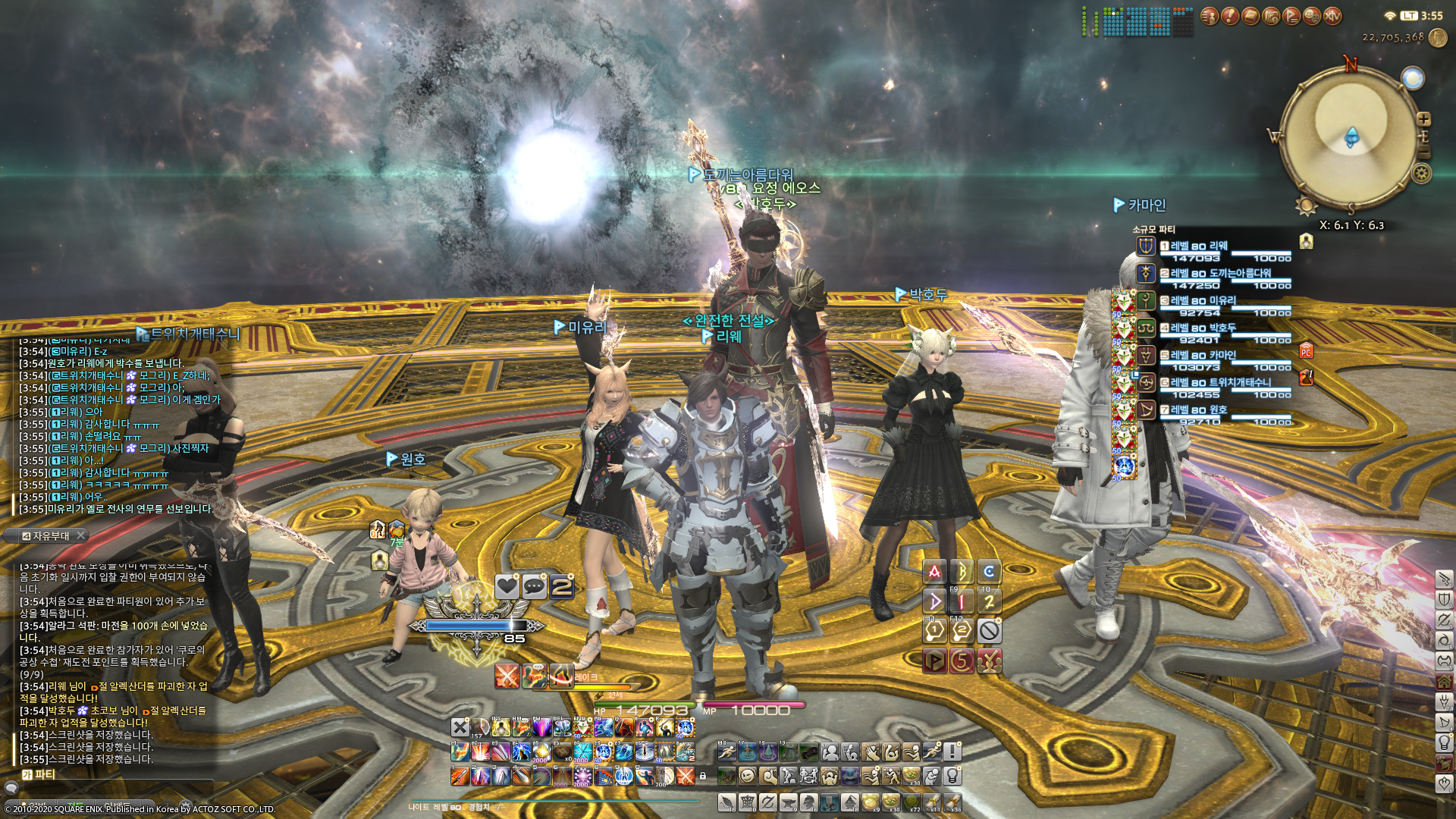Zoom in the minimap with plus button

click(x=1423, y=119)
